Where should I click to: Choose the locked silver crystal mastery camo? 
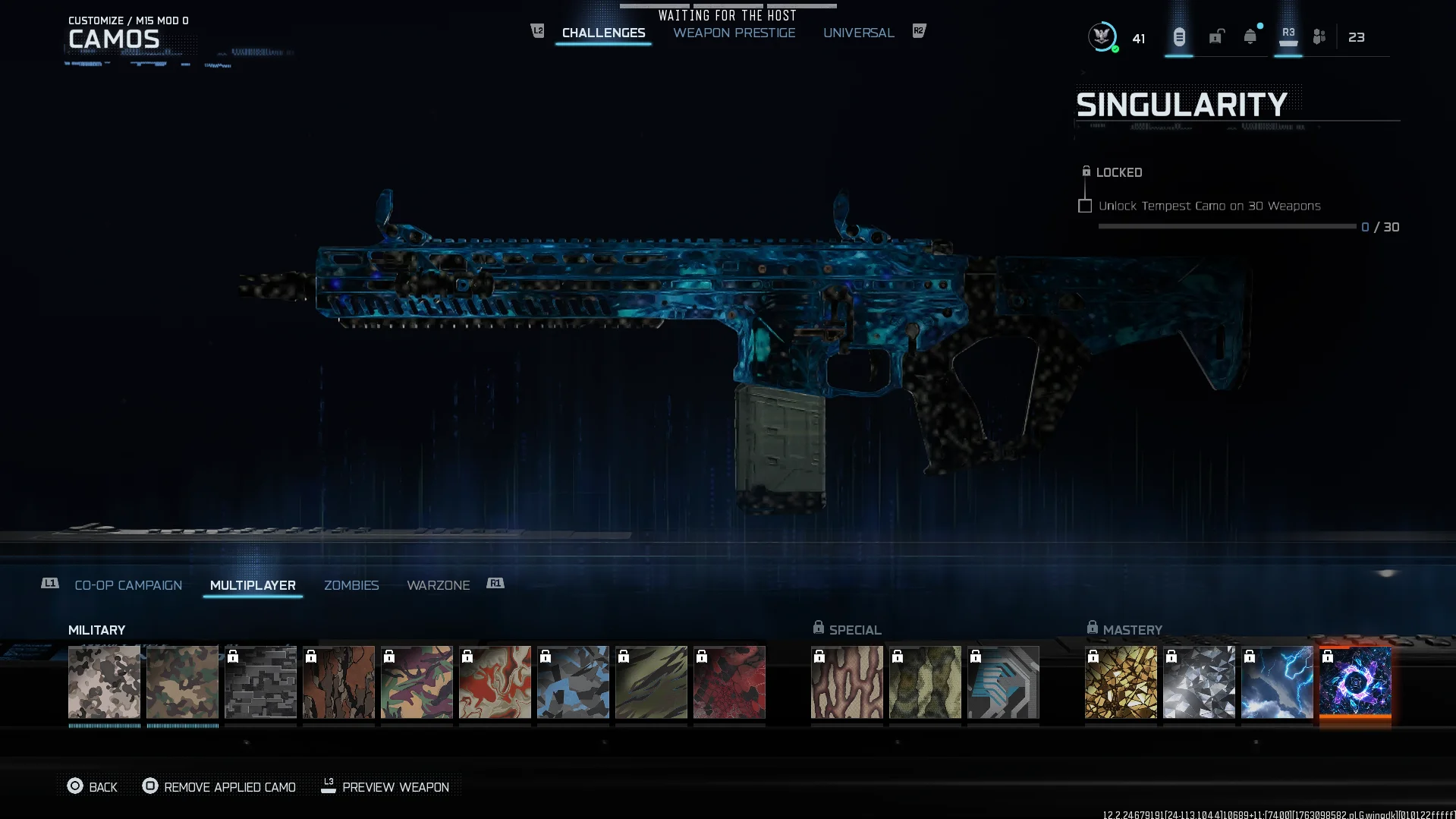[1200, 682]
